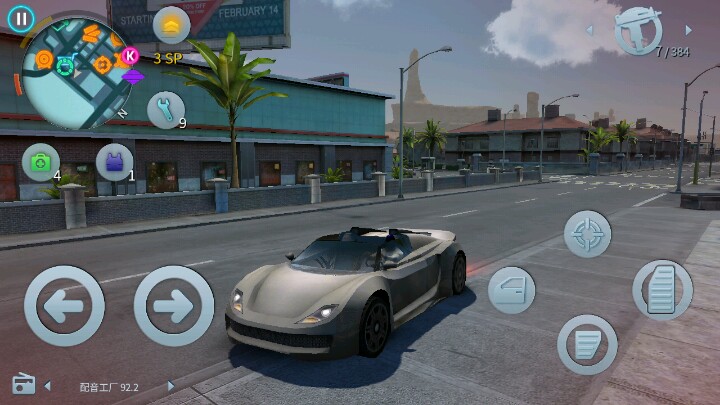The height and width of the screenshot is (405, 720).
Task: Tap the submachine gun weapon icon
Action: tap(638, 30)
